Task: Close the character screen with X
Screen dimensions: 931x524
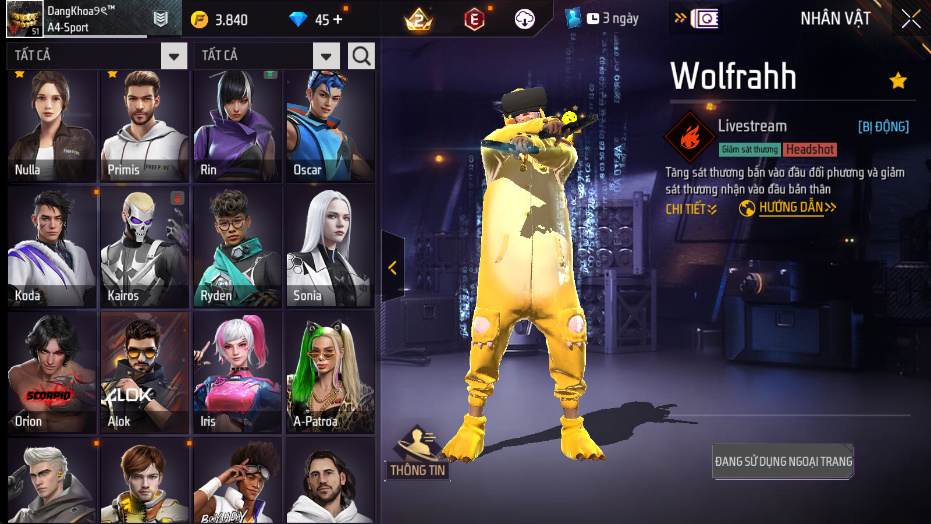Action: (911, 19)
